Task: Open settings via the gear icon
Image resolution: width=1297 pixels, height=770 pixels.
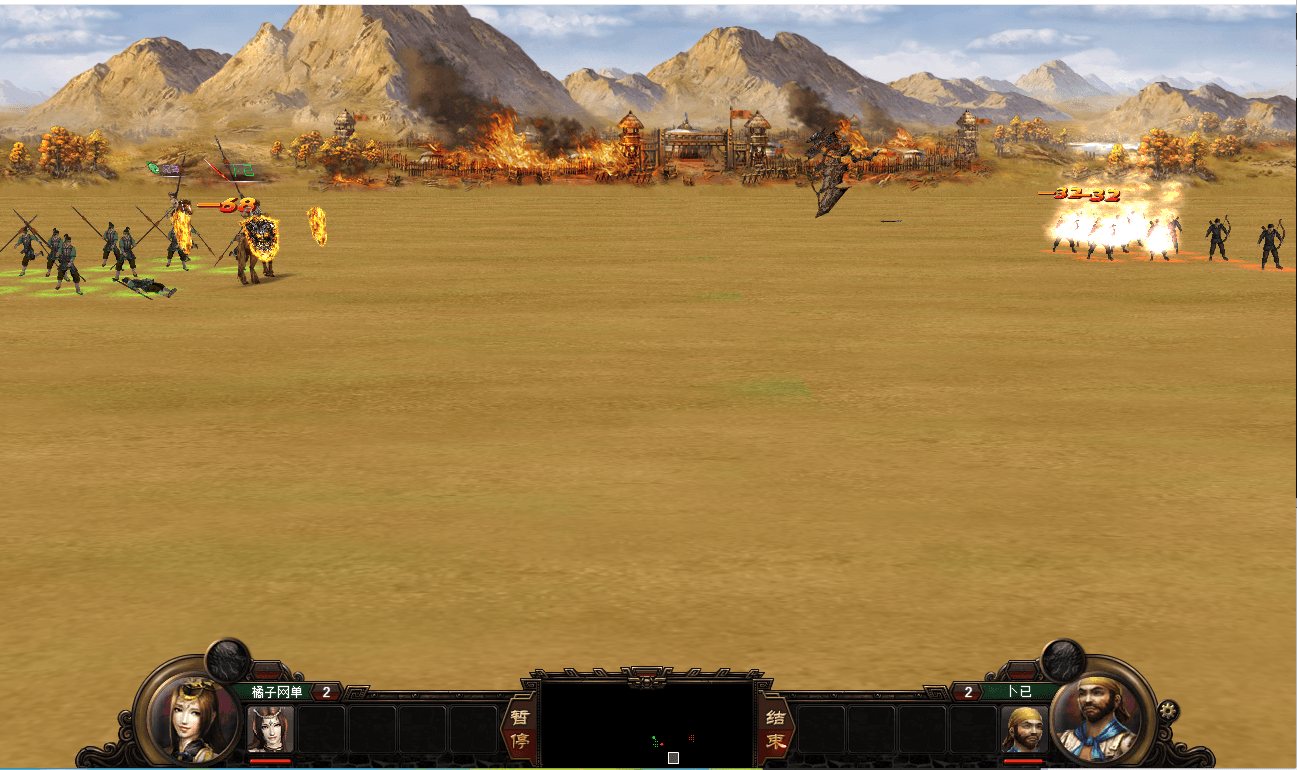Action: click(x=1168, y=711)
